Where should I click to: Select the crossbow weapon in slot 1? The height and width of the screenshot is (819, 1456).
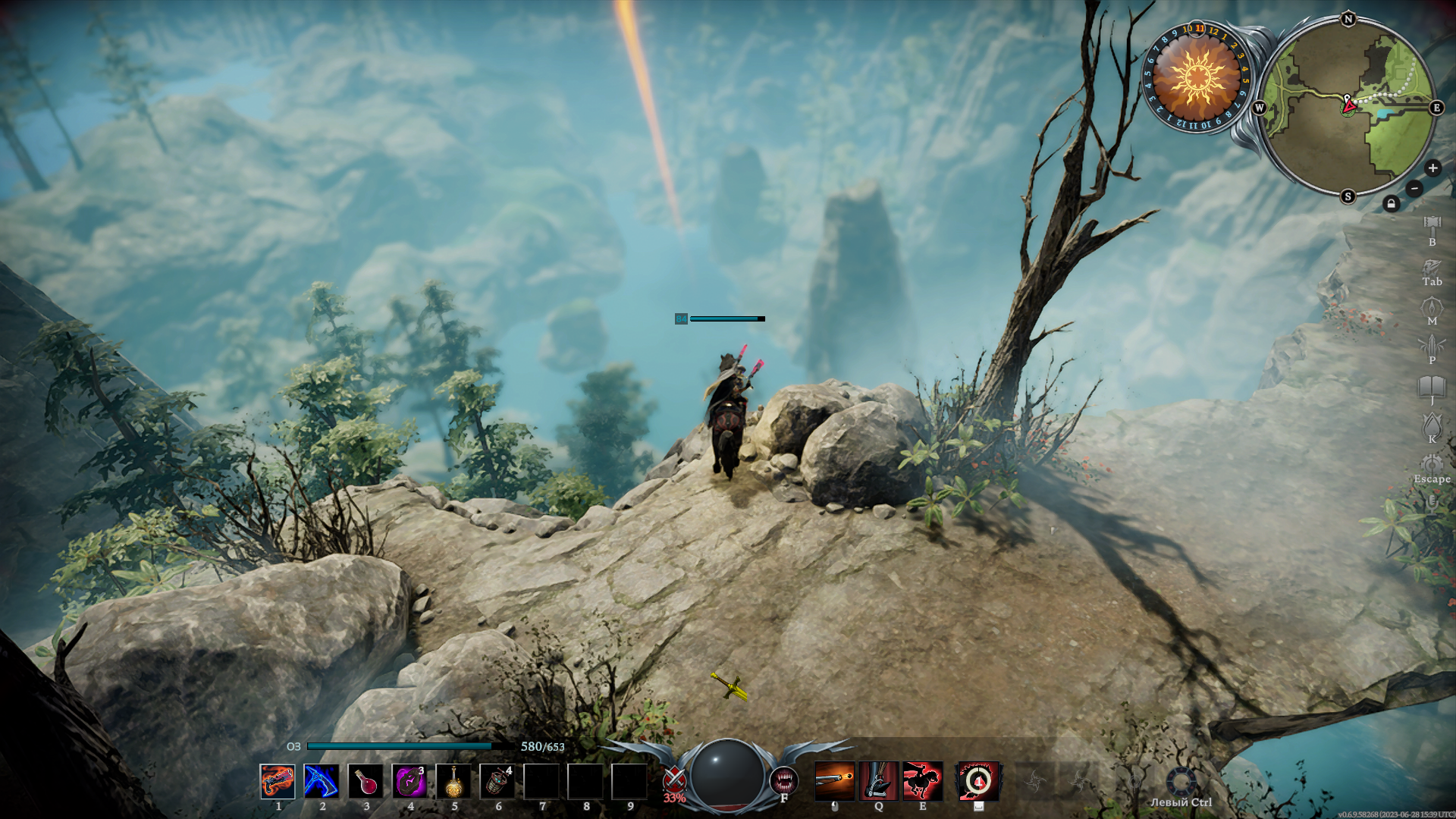[278, 781]
